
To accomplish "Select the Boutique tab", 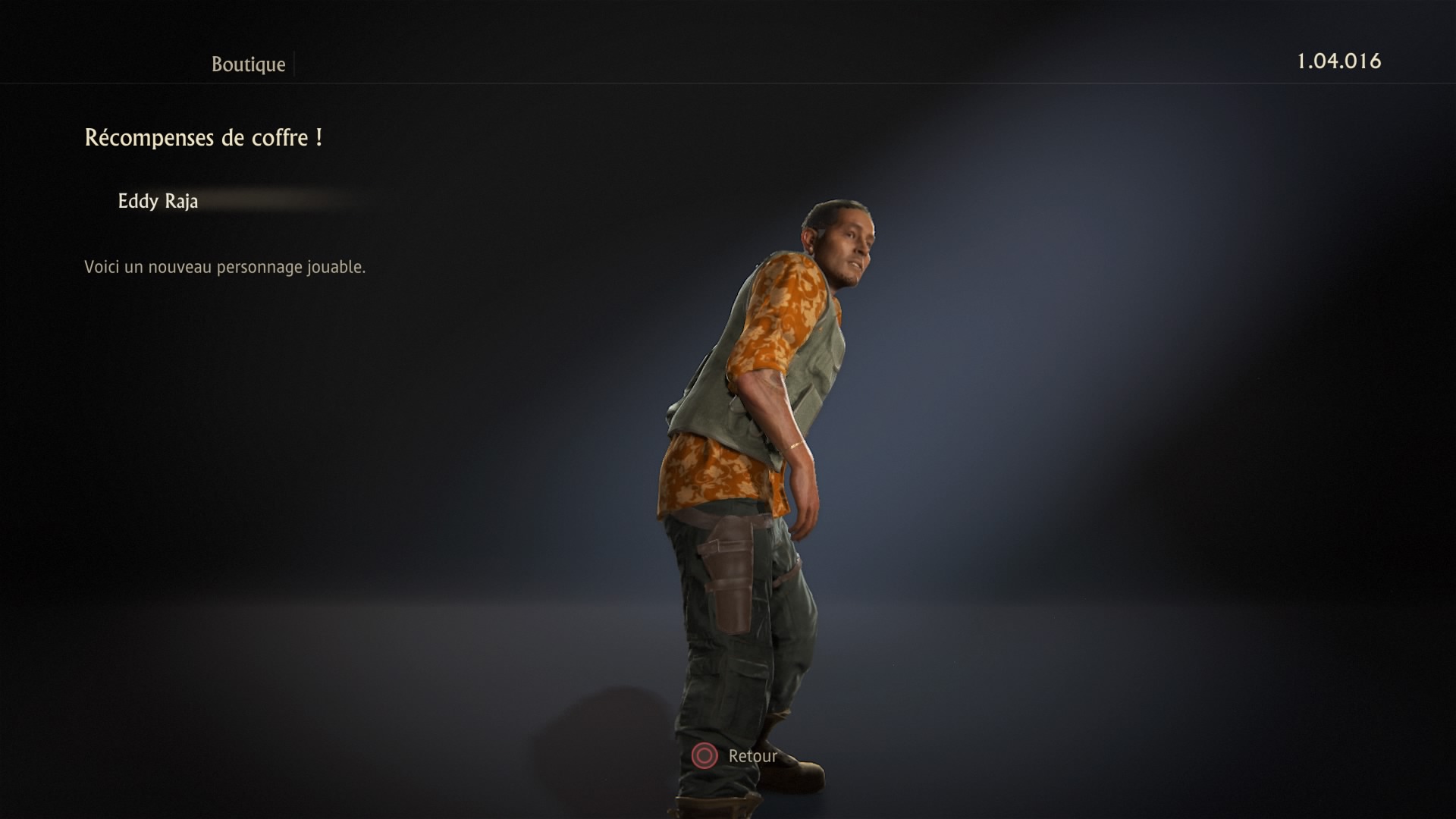I will coord(248,64).
